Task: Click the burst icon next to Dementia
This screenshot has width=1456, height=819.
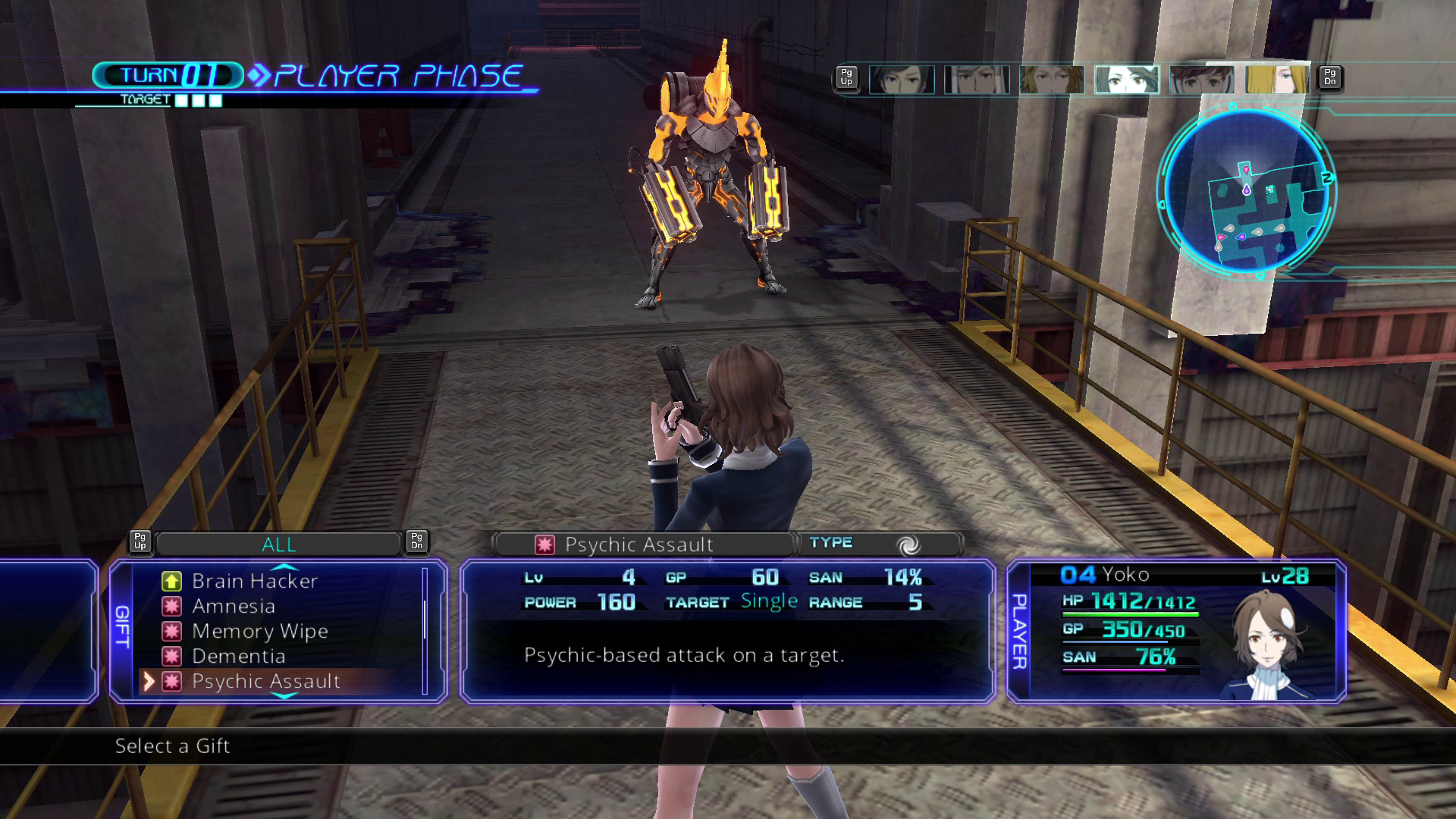Action: (x=173, y=656)
